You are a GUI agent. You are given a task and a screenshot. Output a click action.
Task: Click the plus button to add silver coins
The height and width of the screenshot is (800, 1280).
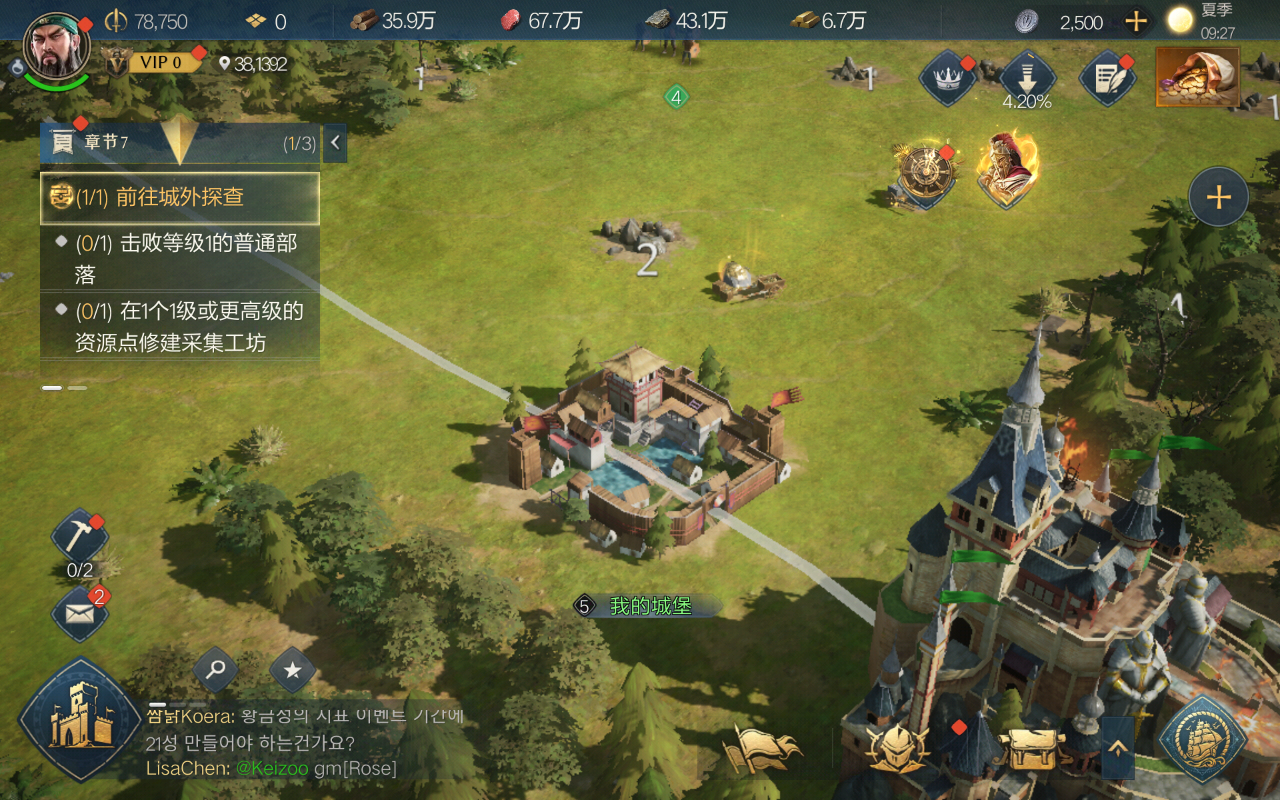tap(1136, 21)
